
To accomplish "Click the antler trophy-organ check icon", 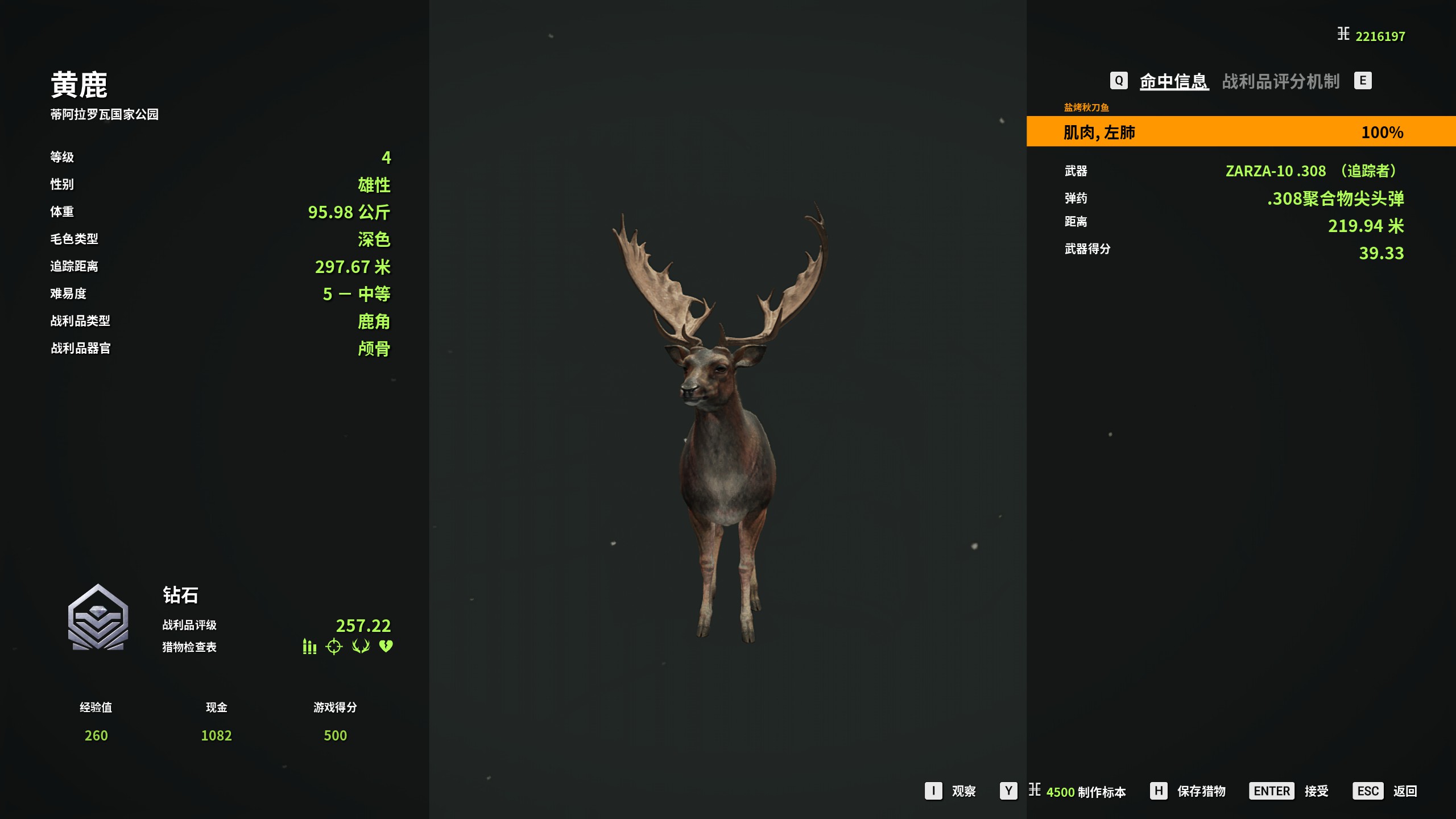I will coord(361,647).
